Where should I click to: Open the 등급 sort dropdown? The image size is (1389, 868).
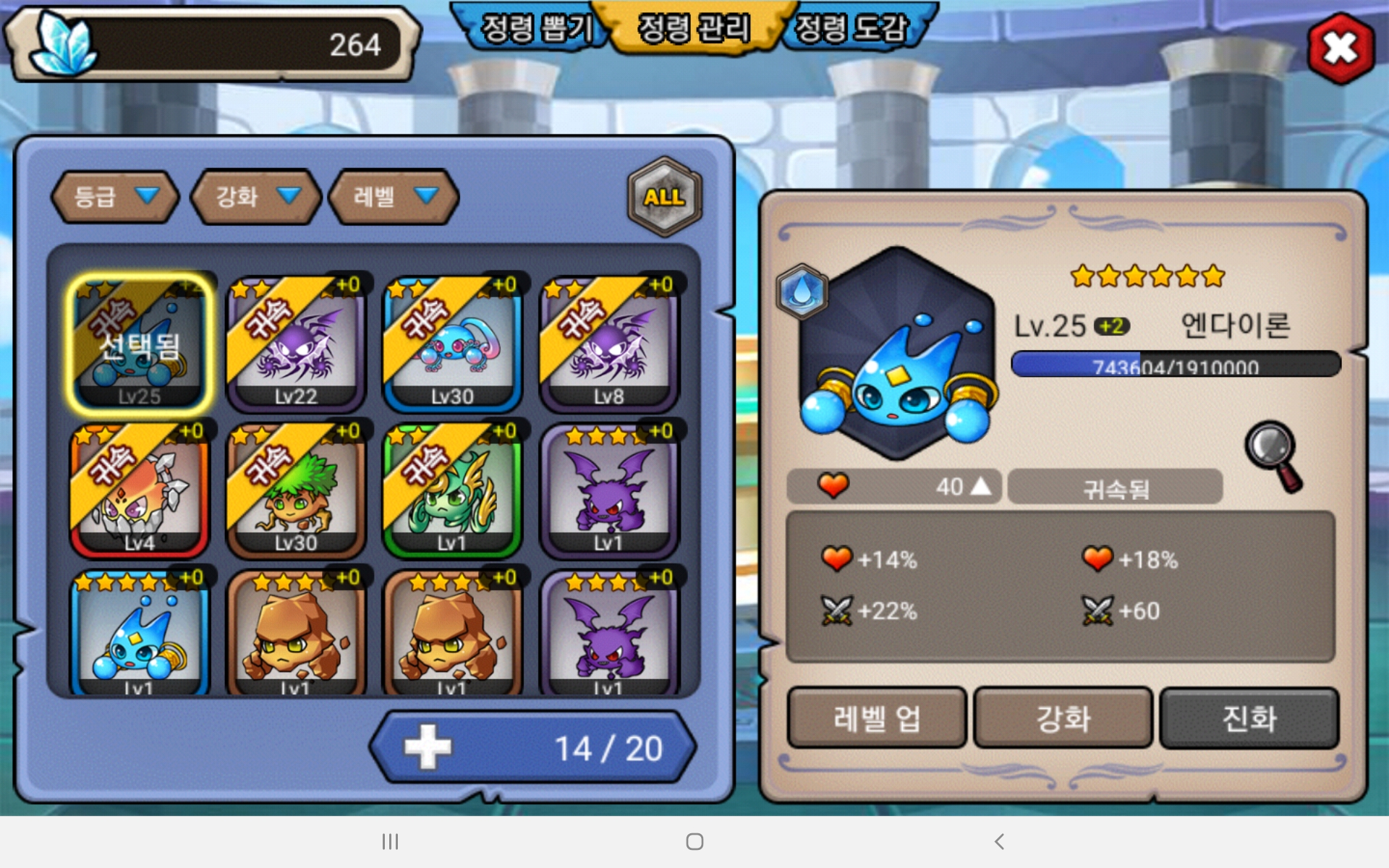[115, 197]
